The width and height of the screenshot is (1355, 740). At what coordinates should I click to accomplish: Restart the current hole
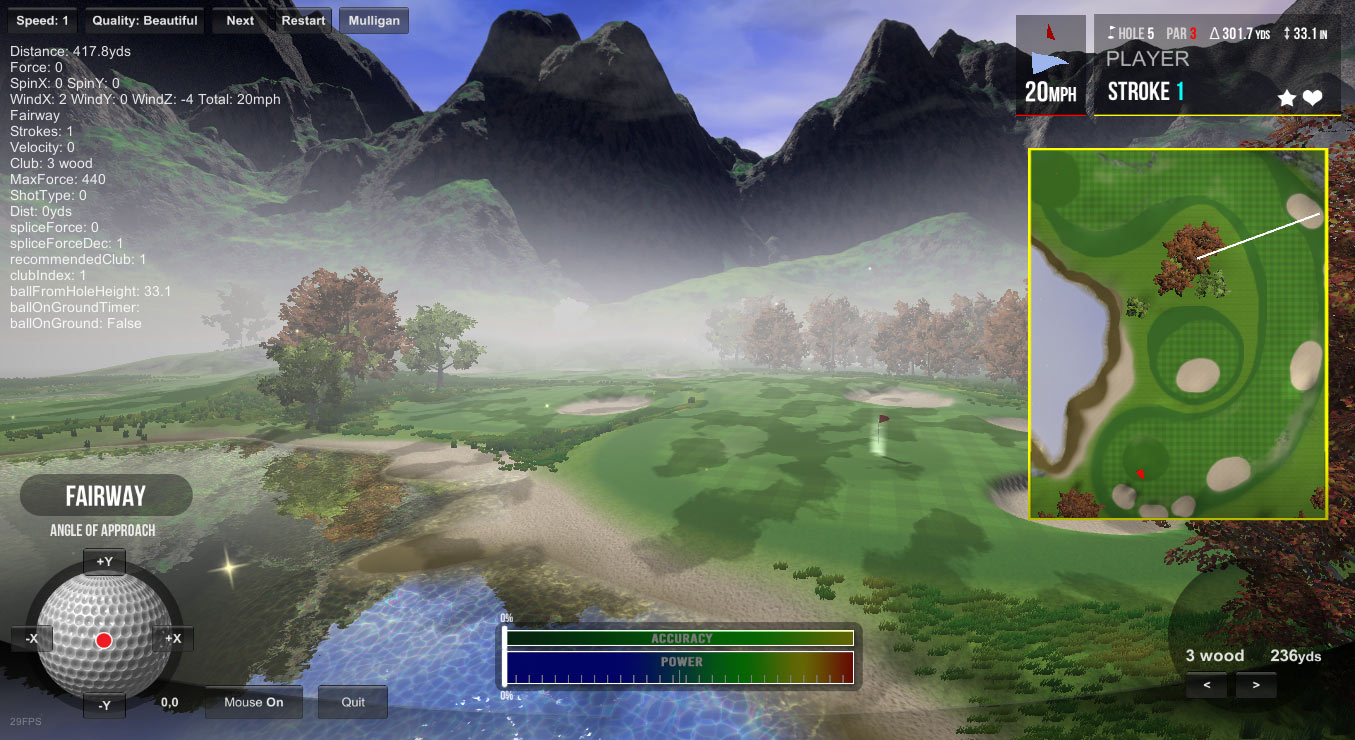point(303,21)
